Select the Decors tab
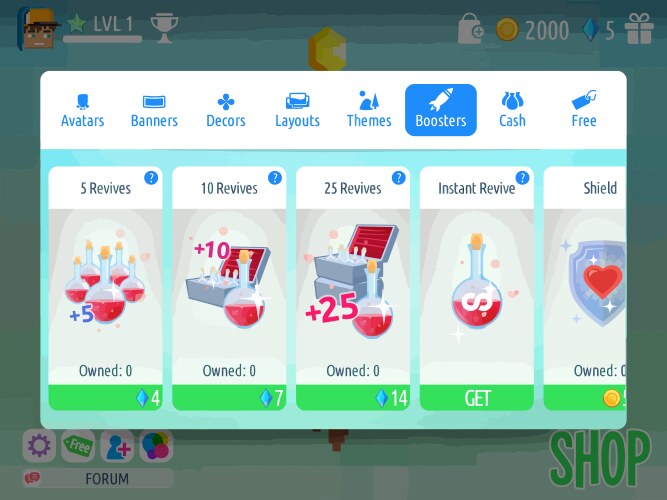667x500 pixels. click(x=226, y=110)
